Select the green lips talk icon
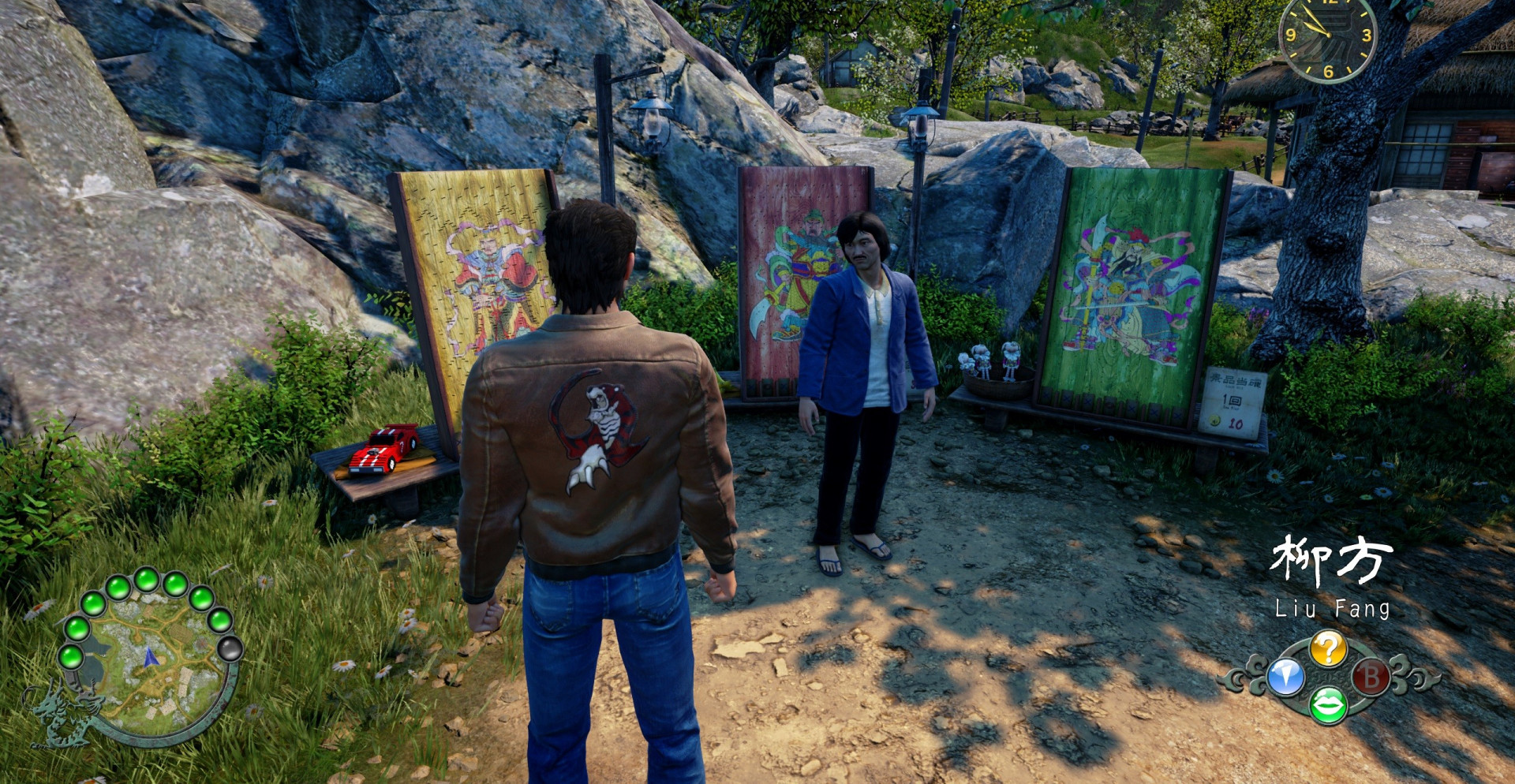This screenshot has width=1515, height=784. click(x=1328, y=704)
